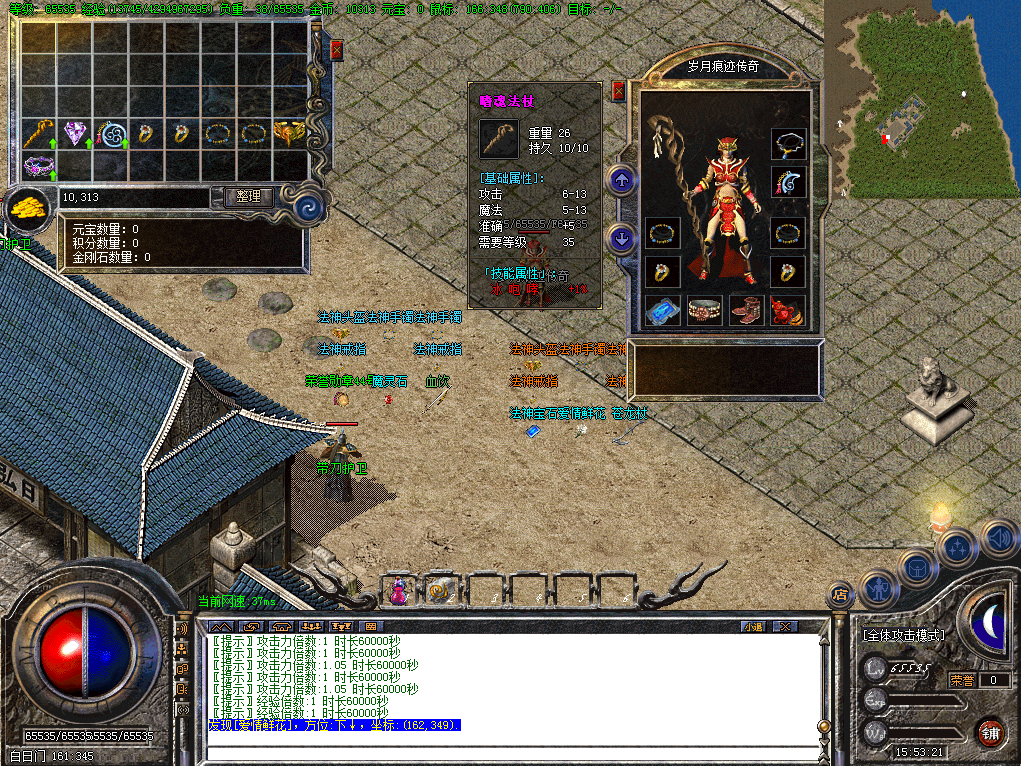The height and width of the screenshot is (766, 1021).
Task: Select the blue spiral charm in the bag
Action: [110, 132]
